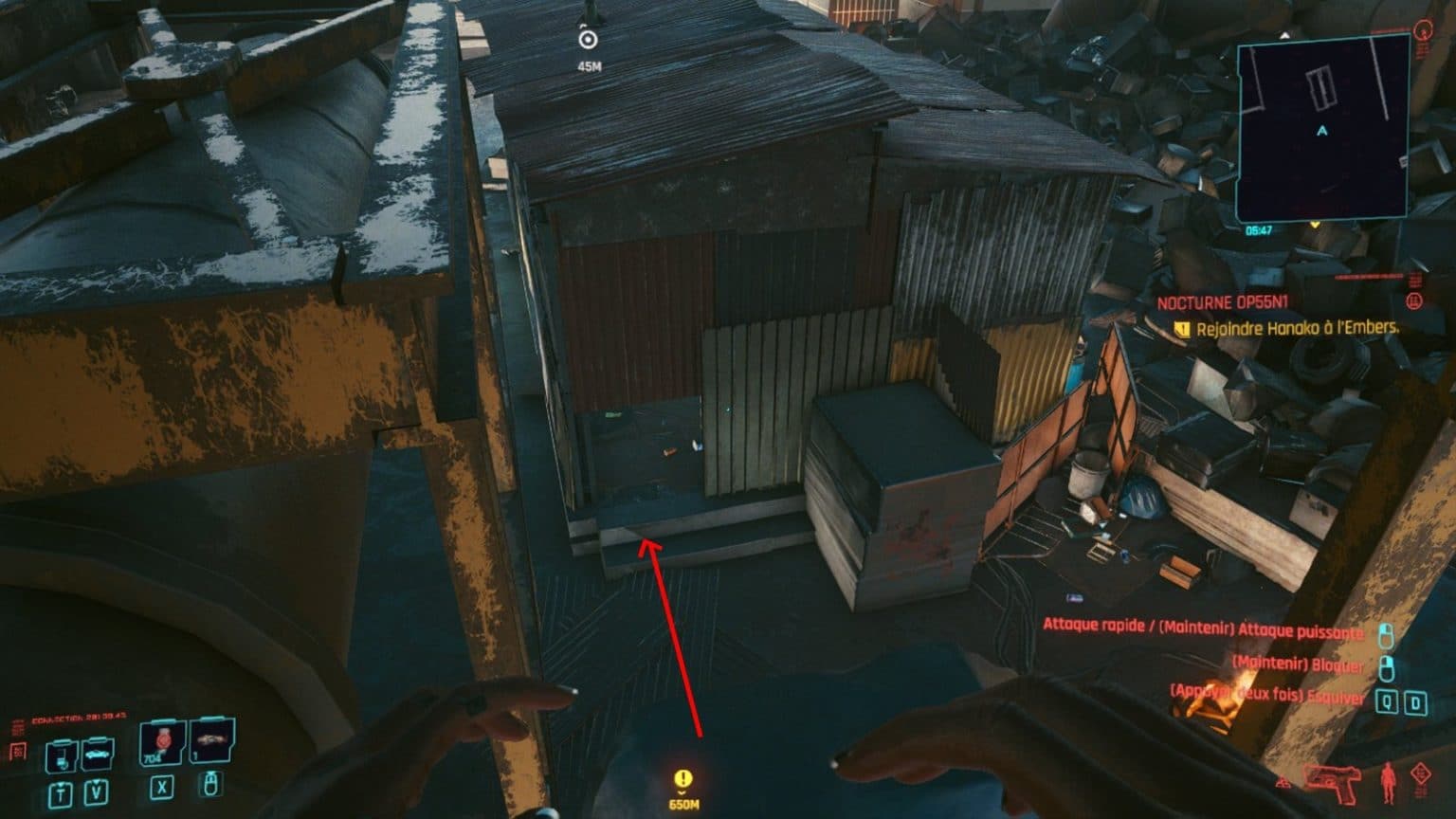Image resolution: width=1456 pixels, height=819 pixels.
Task: Click the consumable slot icon bound to X
Action: [x=162, y=789]
